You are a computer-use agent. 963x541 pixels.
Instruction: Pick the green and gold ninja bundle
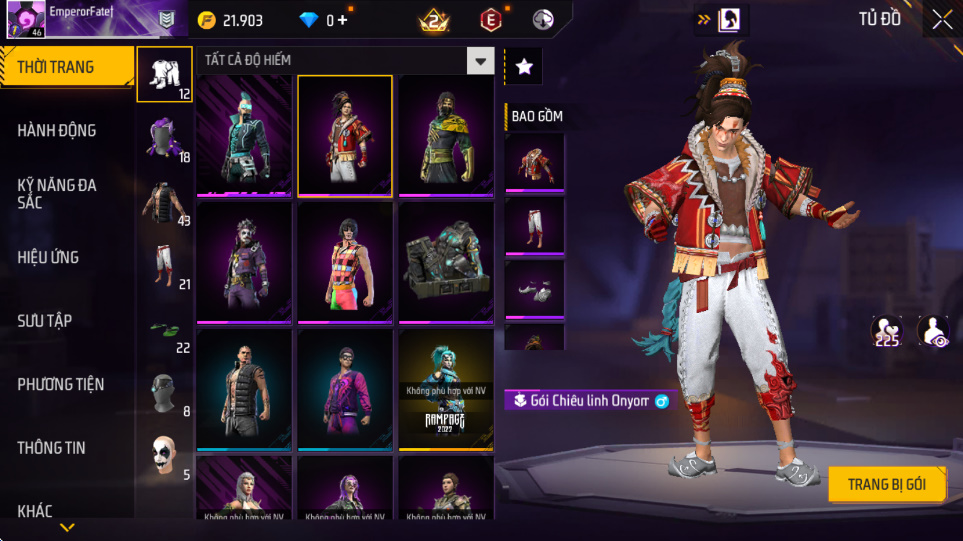446,135
